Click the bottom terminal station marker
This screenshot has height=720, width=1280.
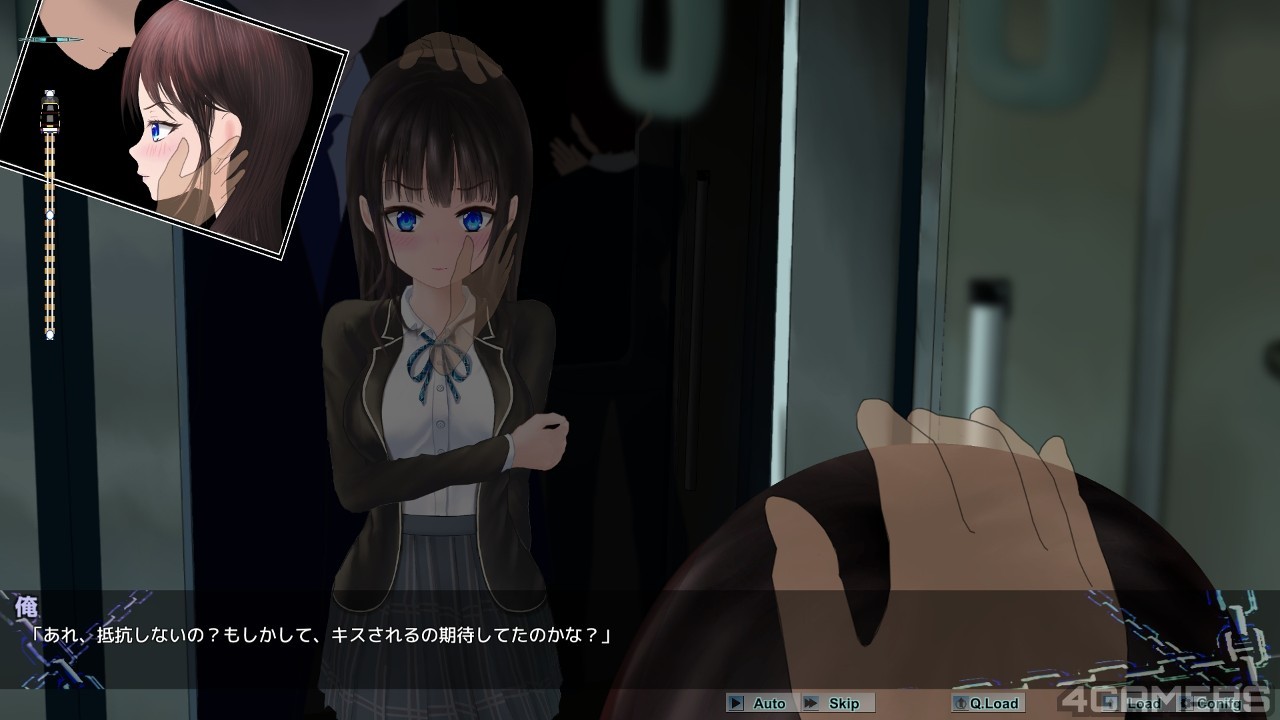point(49,334)
